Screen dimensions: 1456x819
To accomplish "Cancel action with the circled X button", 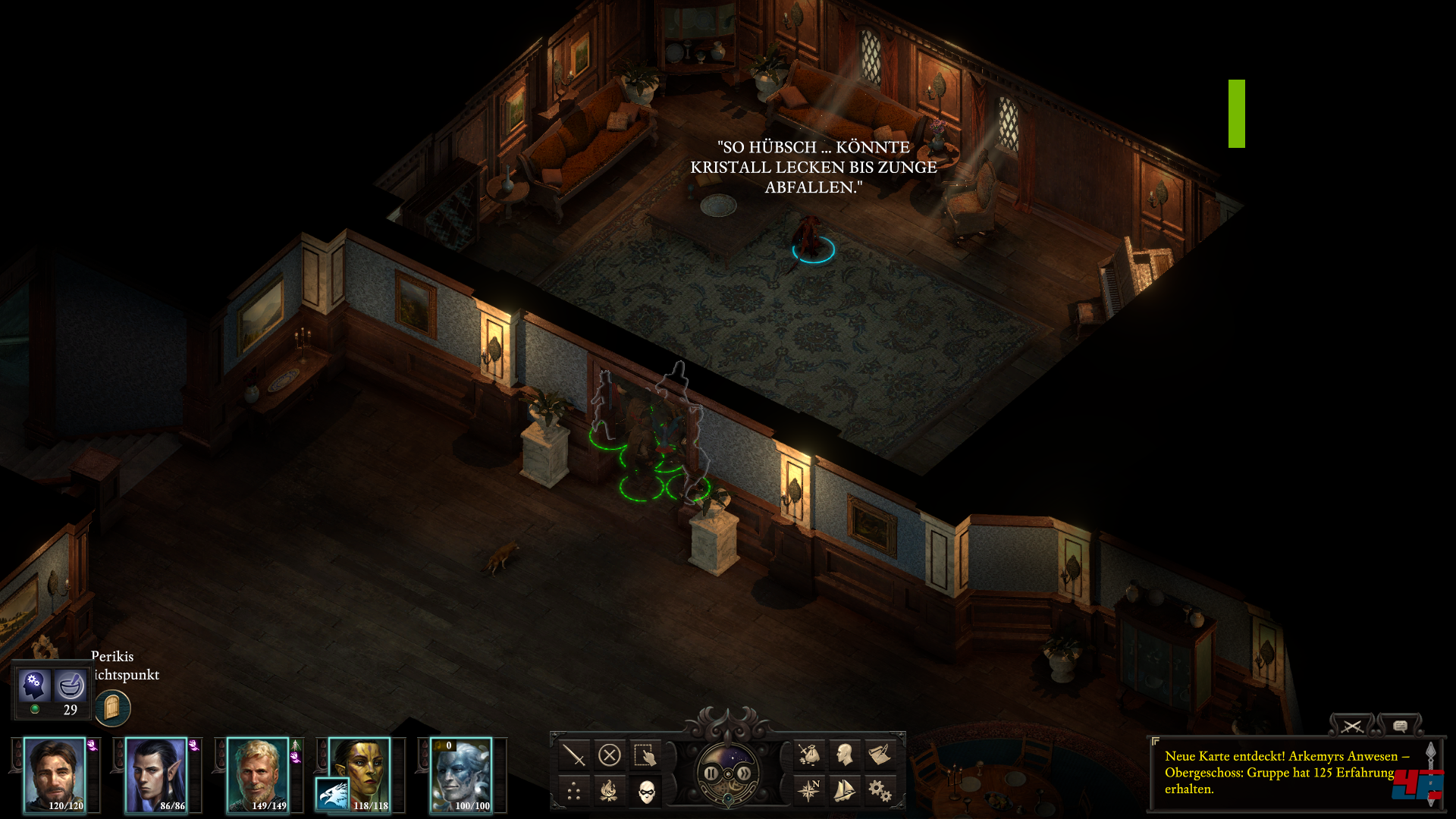I will pyautogui.click(x=610, y=755).
